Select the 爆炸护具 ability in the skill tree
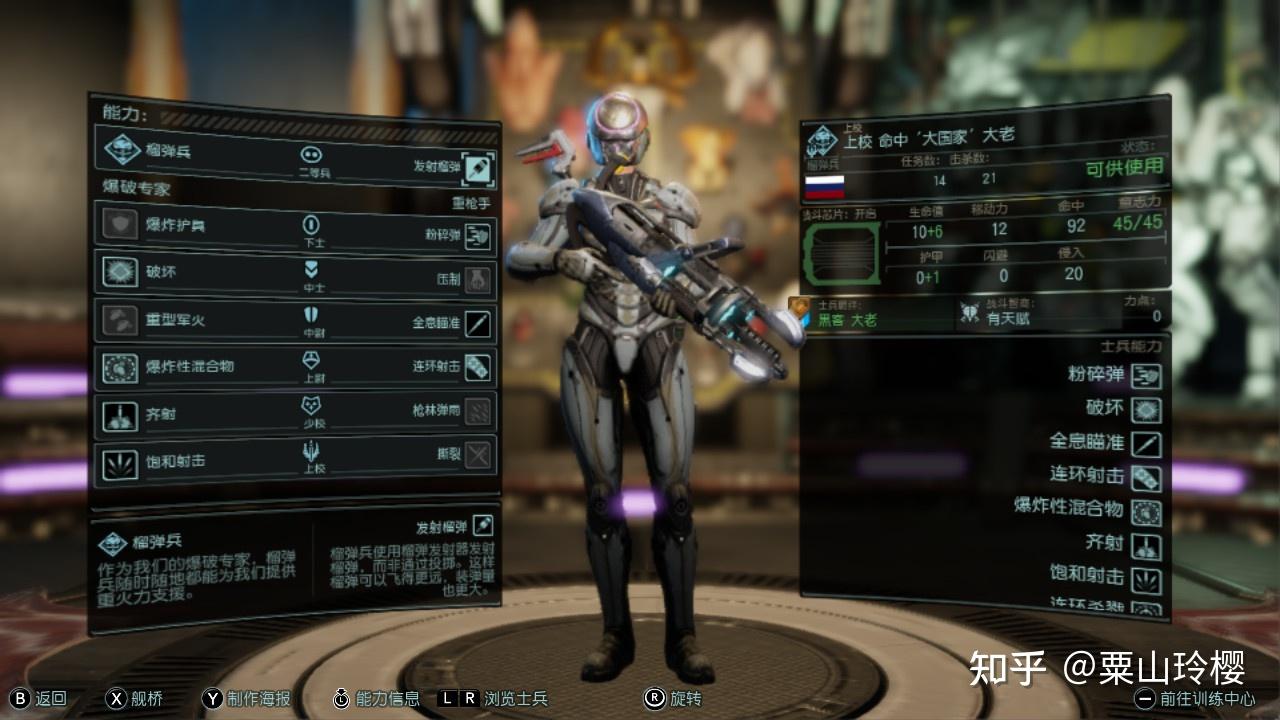 119,225
